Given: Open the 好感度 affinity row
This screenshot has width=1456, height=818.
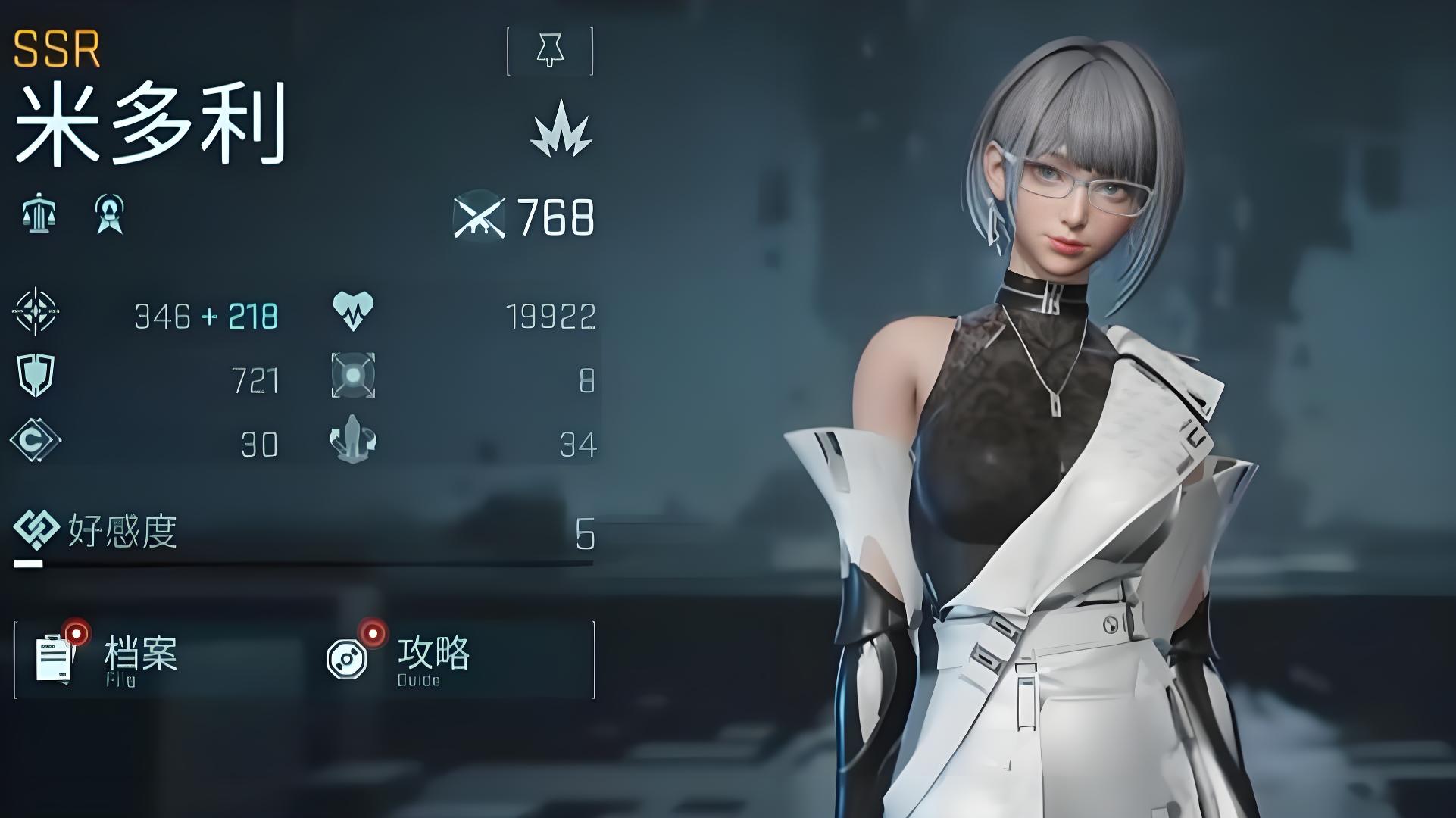Looking at the screenshot, I should (303, 533).
